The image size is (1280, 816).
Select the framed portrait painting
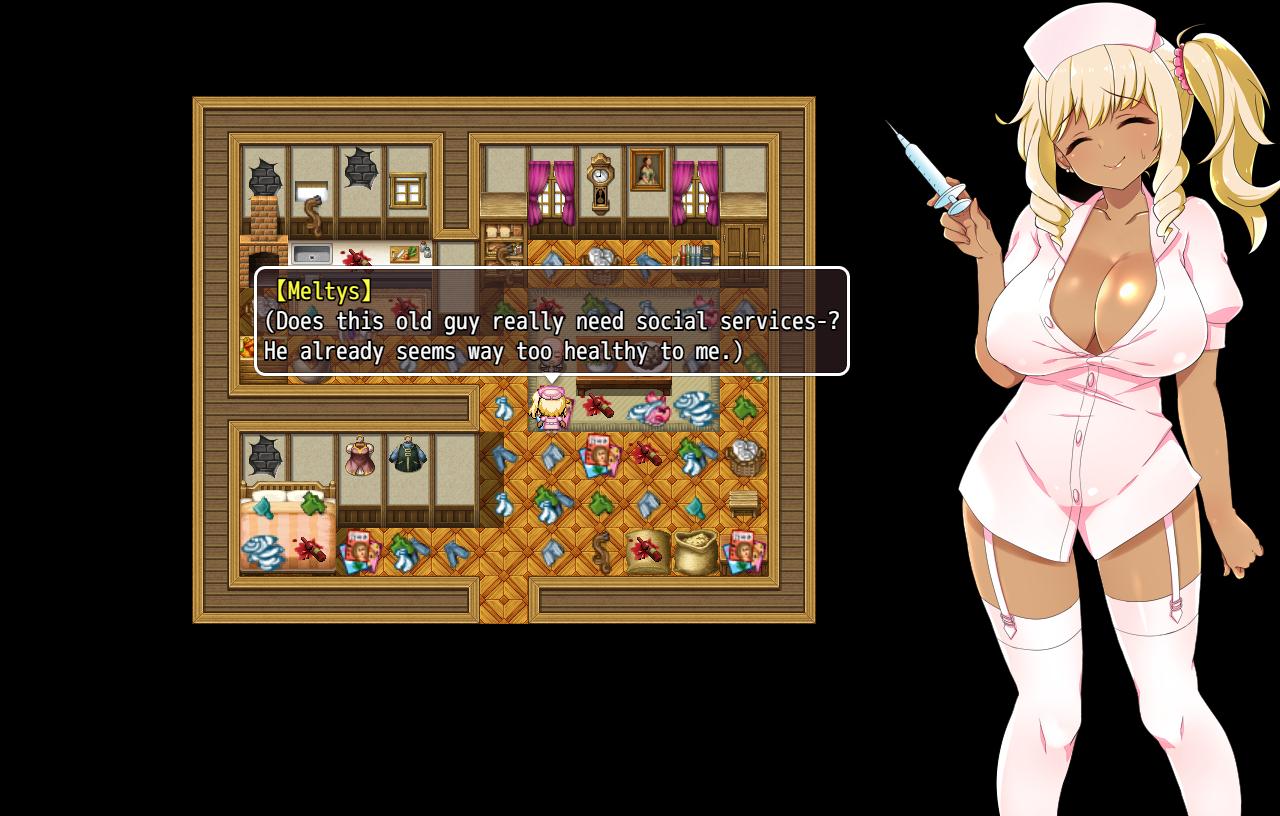point(646,167)
